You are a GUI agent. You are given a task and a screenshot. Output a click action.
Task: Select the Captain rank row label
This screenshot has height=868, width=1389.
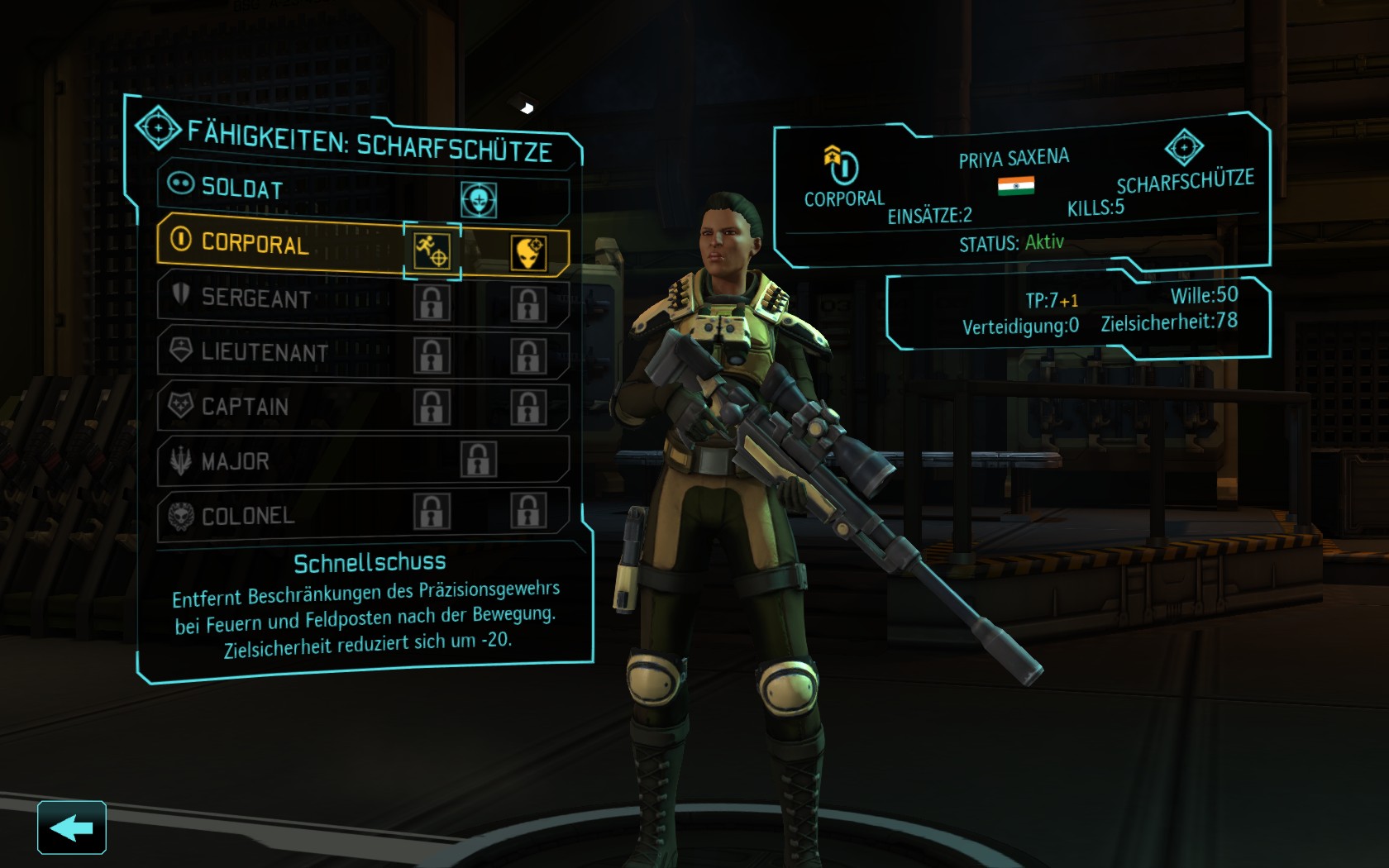(x=245, y=407)
